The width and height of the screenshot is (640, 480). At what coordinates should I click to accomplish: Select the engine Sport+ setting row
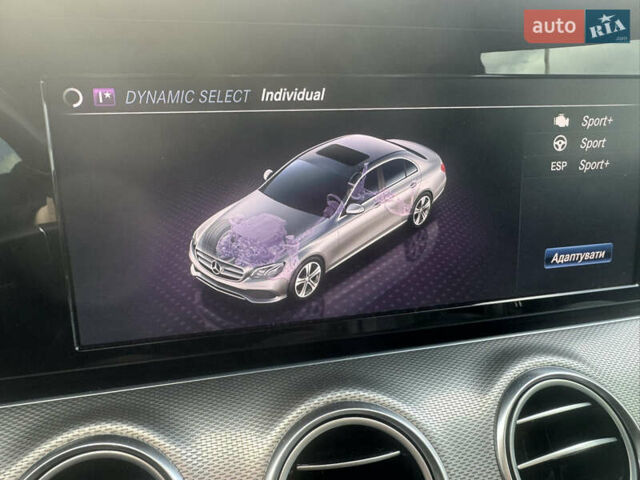click(x=583, y=121)
